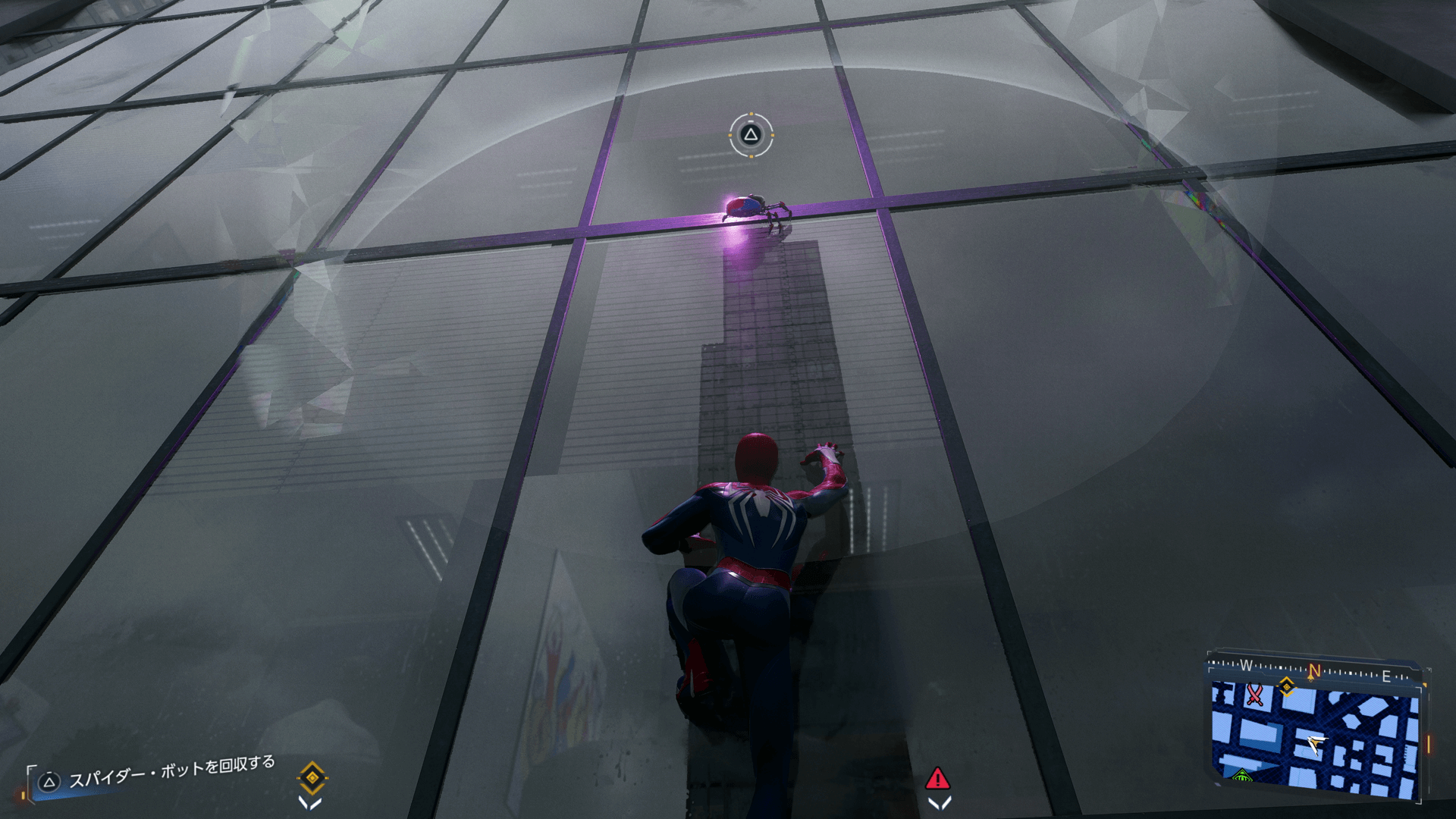Click the North marker on the compass
1456x819 pixels.
click(1314, 670)
